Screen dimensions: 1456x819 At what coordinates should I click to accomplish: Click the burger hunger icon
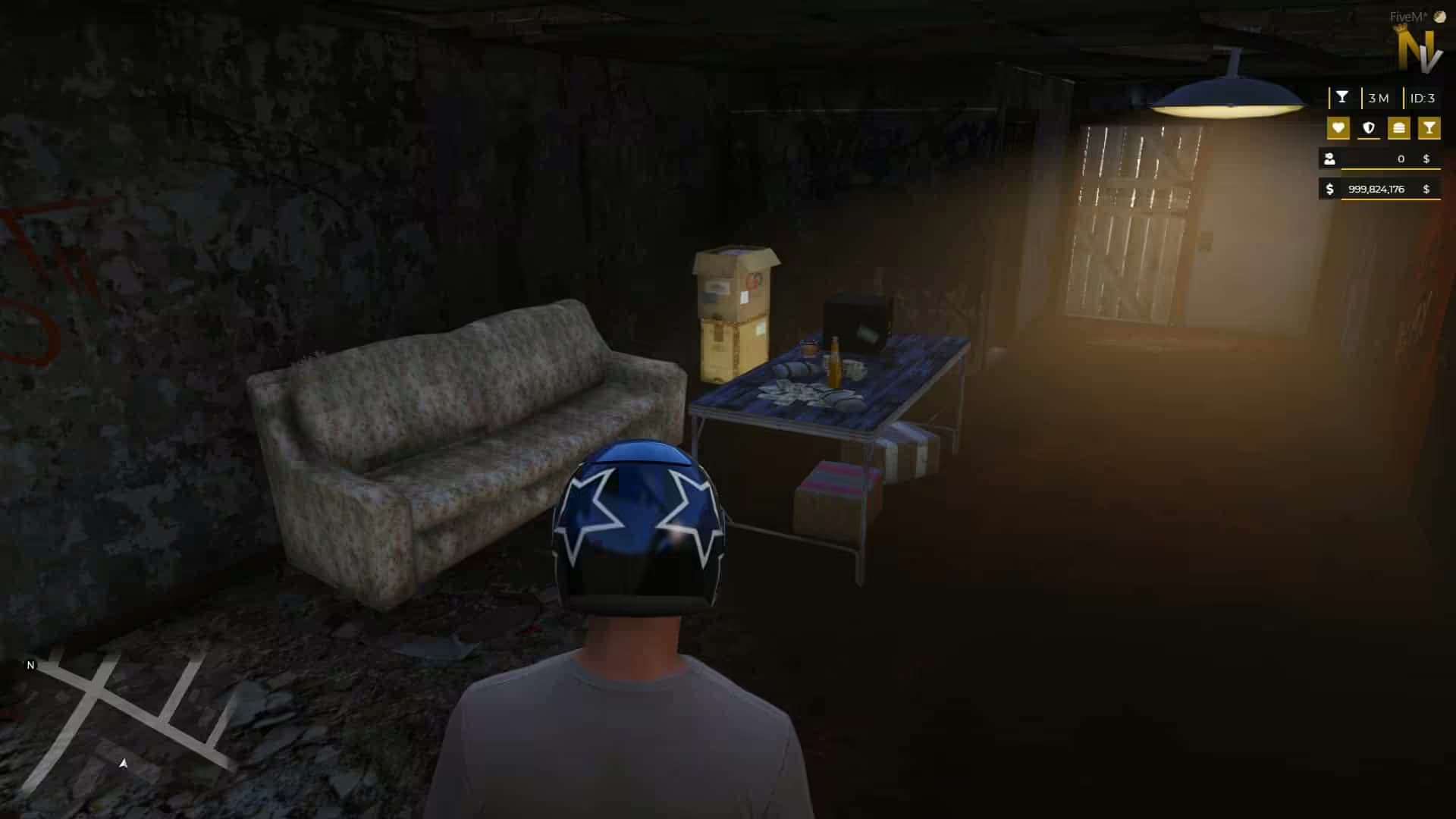[x=1399, y=128]
